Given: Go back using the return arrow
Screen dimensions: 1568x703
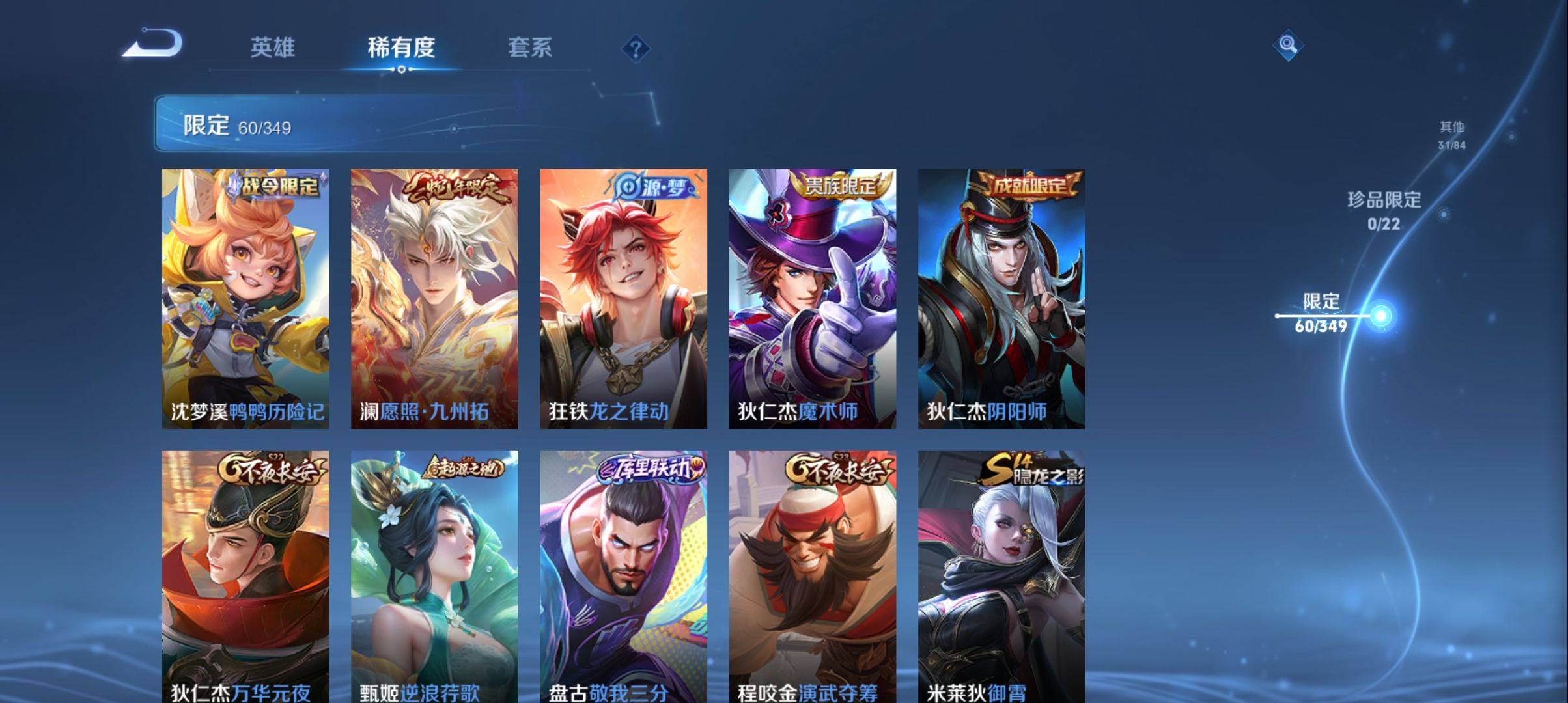Looking at the screenshot, I should [153, 44].
